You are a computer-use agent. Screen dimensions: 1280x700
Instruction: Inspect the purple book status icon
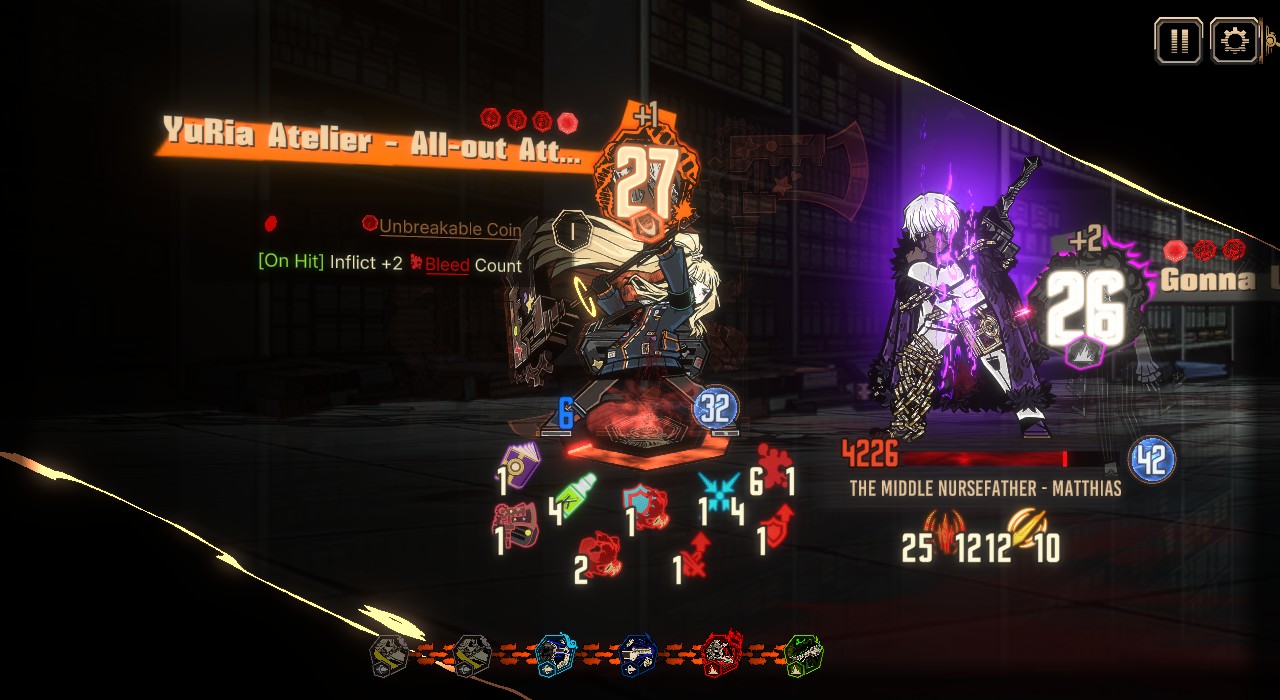[520, 466]
